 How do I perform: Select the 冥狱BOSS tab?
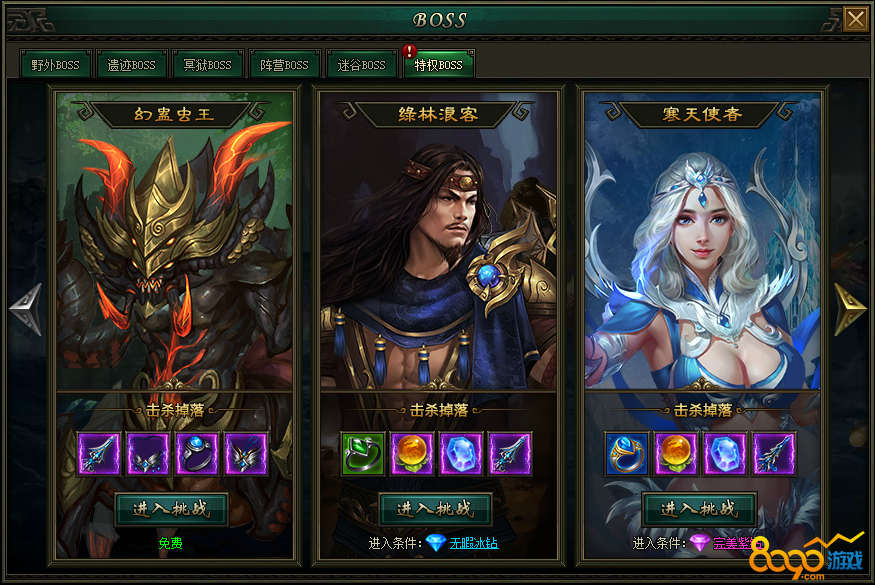pos(207,65)
